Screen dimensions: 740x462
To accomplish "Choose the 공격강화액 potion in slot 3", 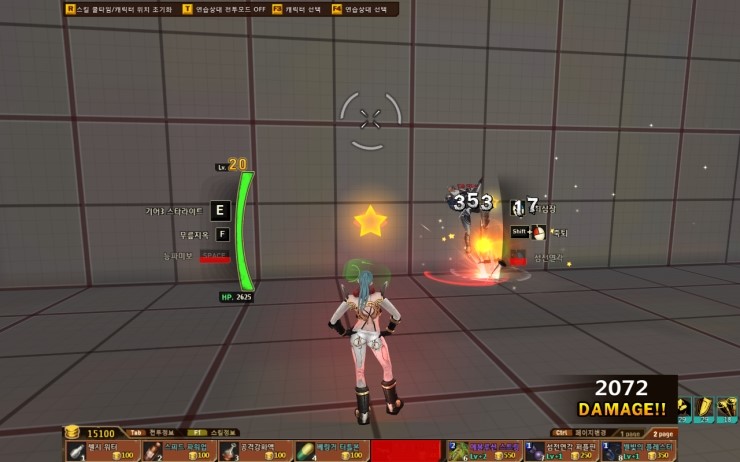I will click(256, 450).
